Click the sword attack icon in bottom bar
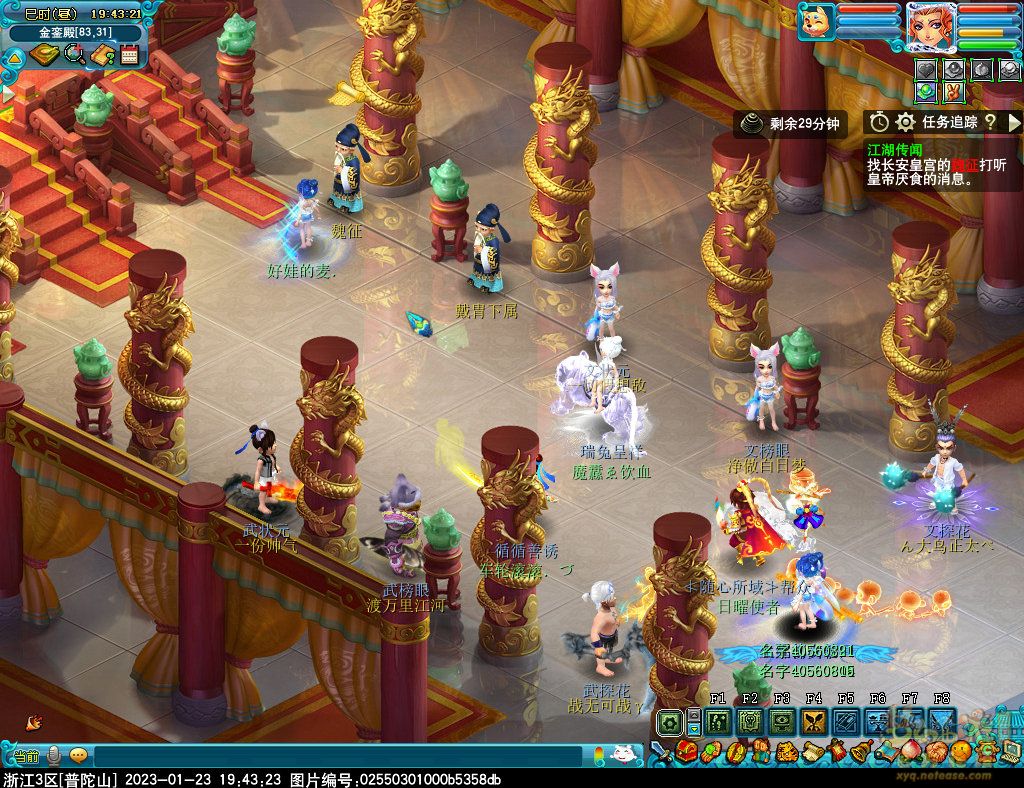The width and height of the screenshot is (1024, 788). pos(661,750)
